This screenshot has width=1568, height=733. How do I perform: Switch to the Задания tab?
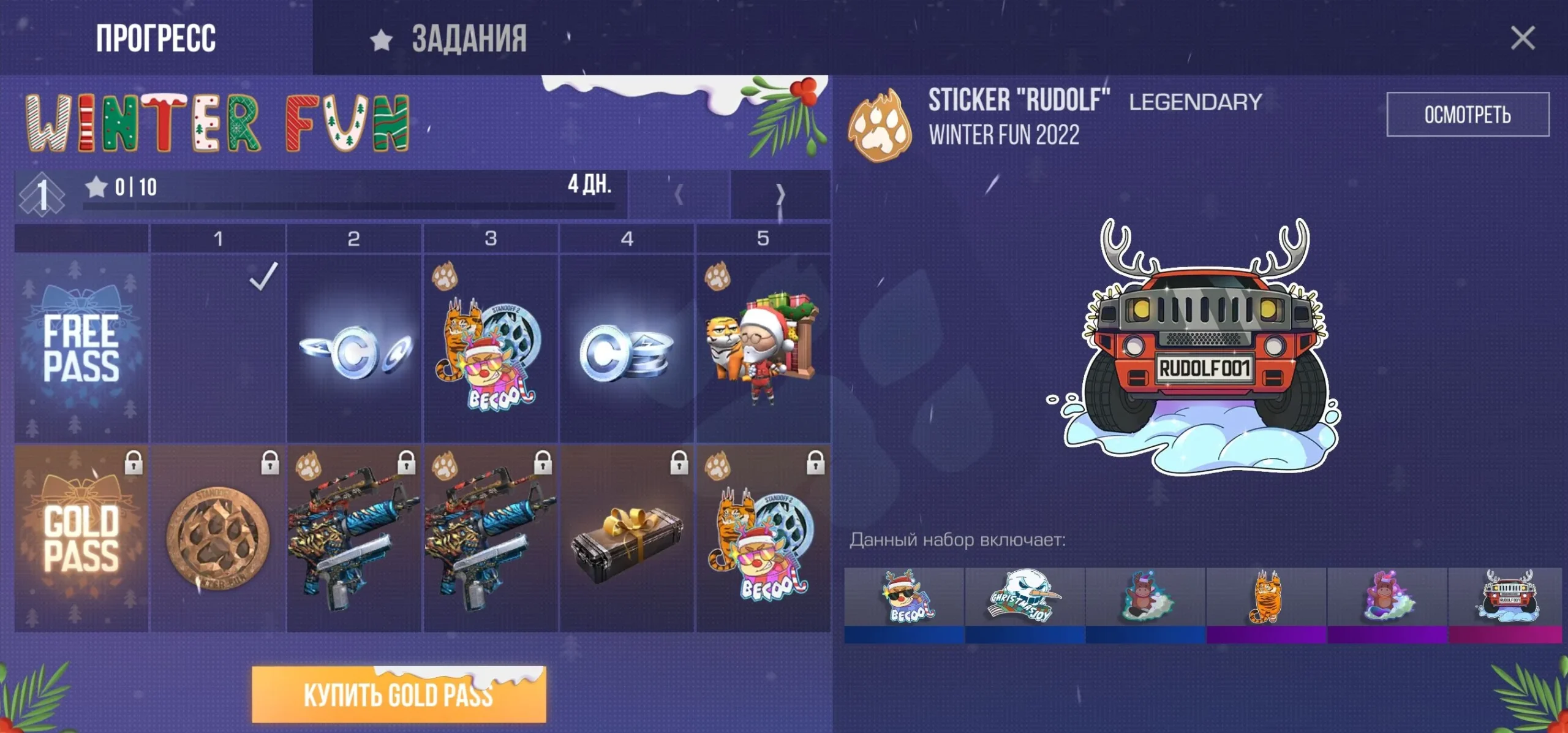tap(451, 38)
